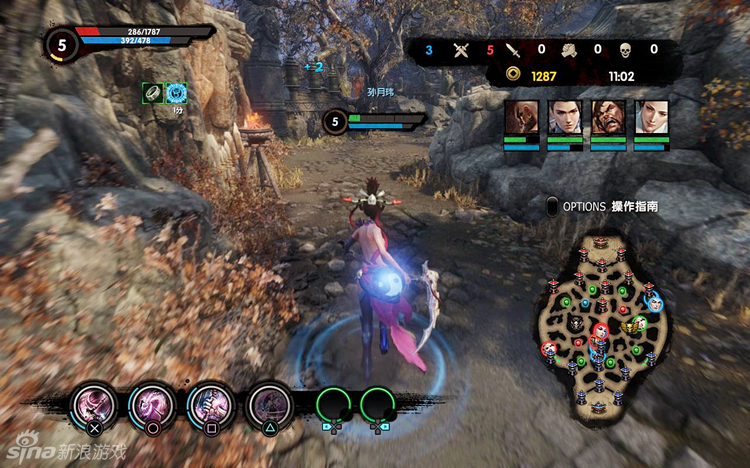Select the white-hooded woman teammate portrait
The image size is (750, 468).
pos(651,117)
